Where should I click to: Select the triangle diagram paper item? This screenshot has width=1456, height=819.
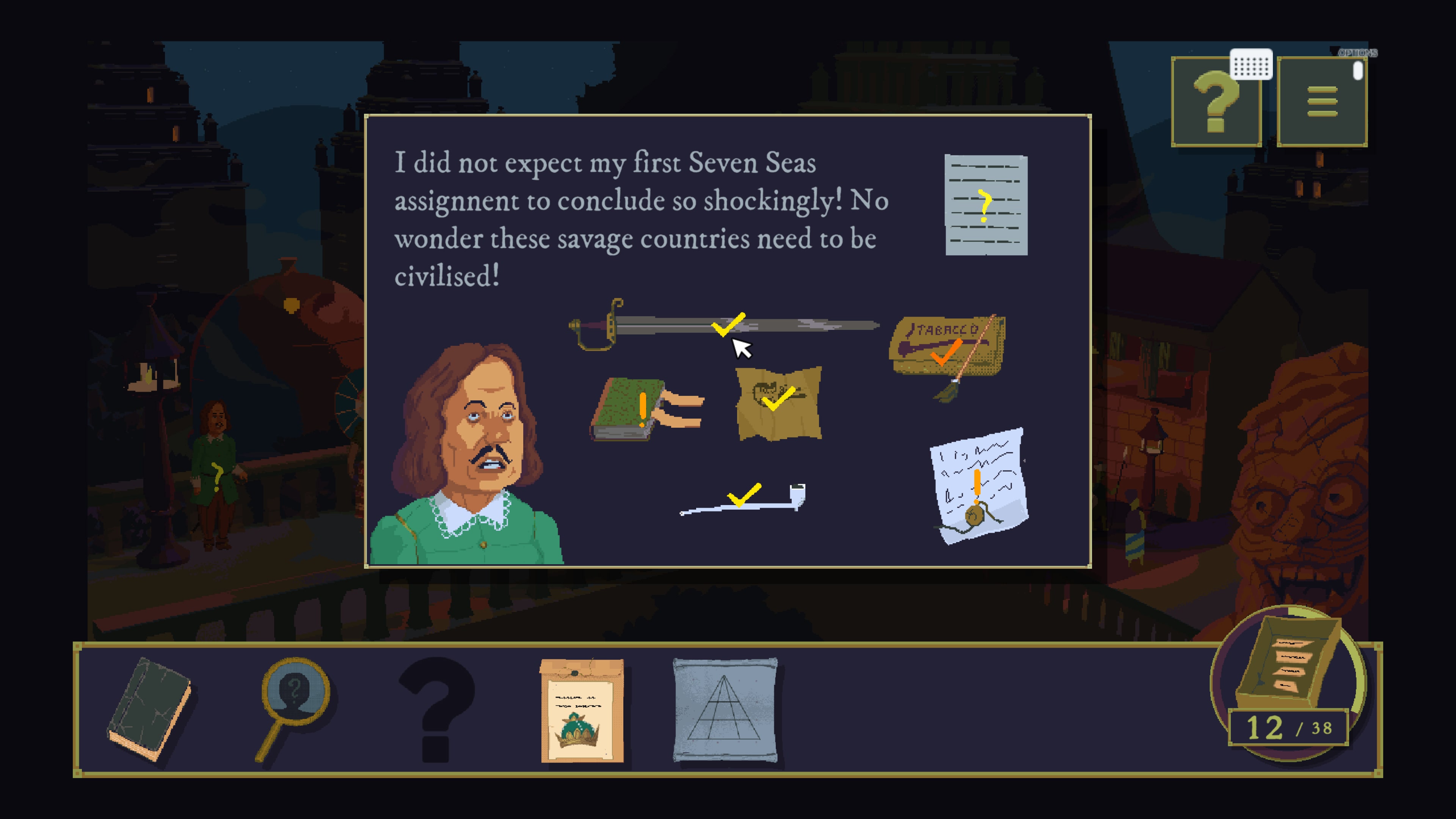pos(725,710)
